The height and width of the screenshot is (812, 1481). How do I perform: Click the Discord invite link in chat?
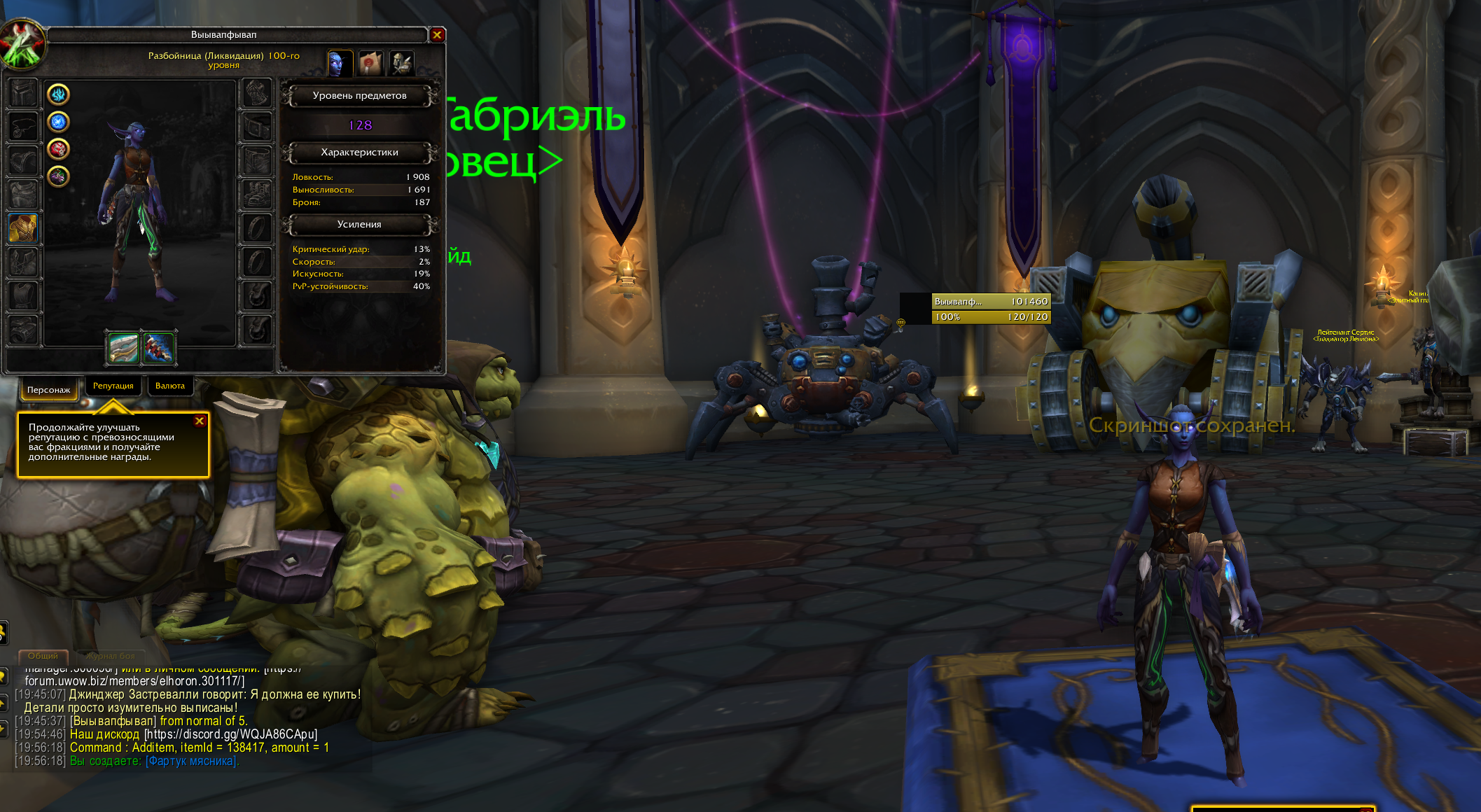coord(230,734)
